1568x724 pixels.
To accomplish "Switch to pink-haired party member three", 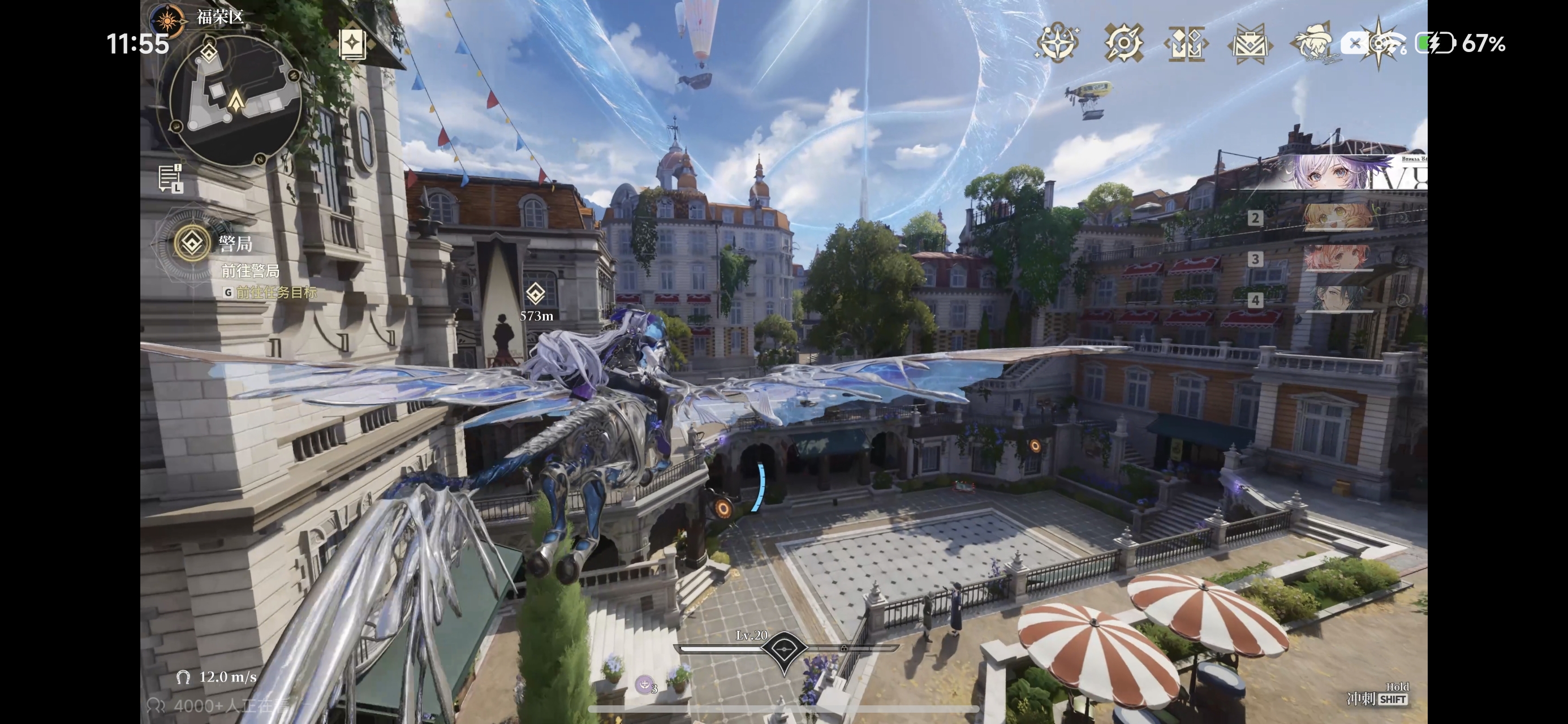I will tap(1337, 258).
